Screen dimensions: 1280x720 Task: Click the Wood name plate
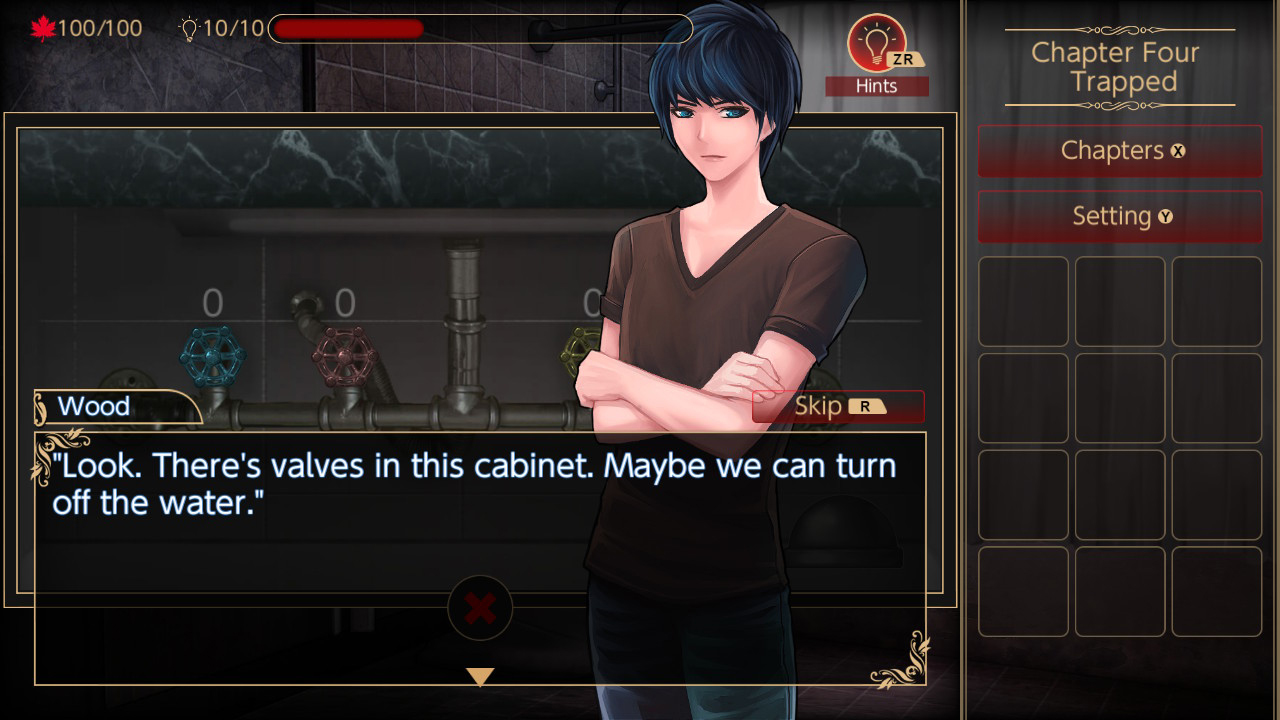(x=95, y=406)
